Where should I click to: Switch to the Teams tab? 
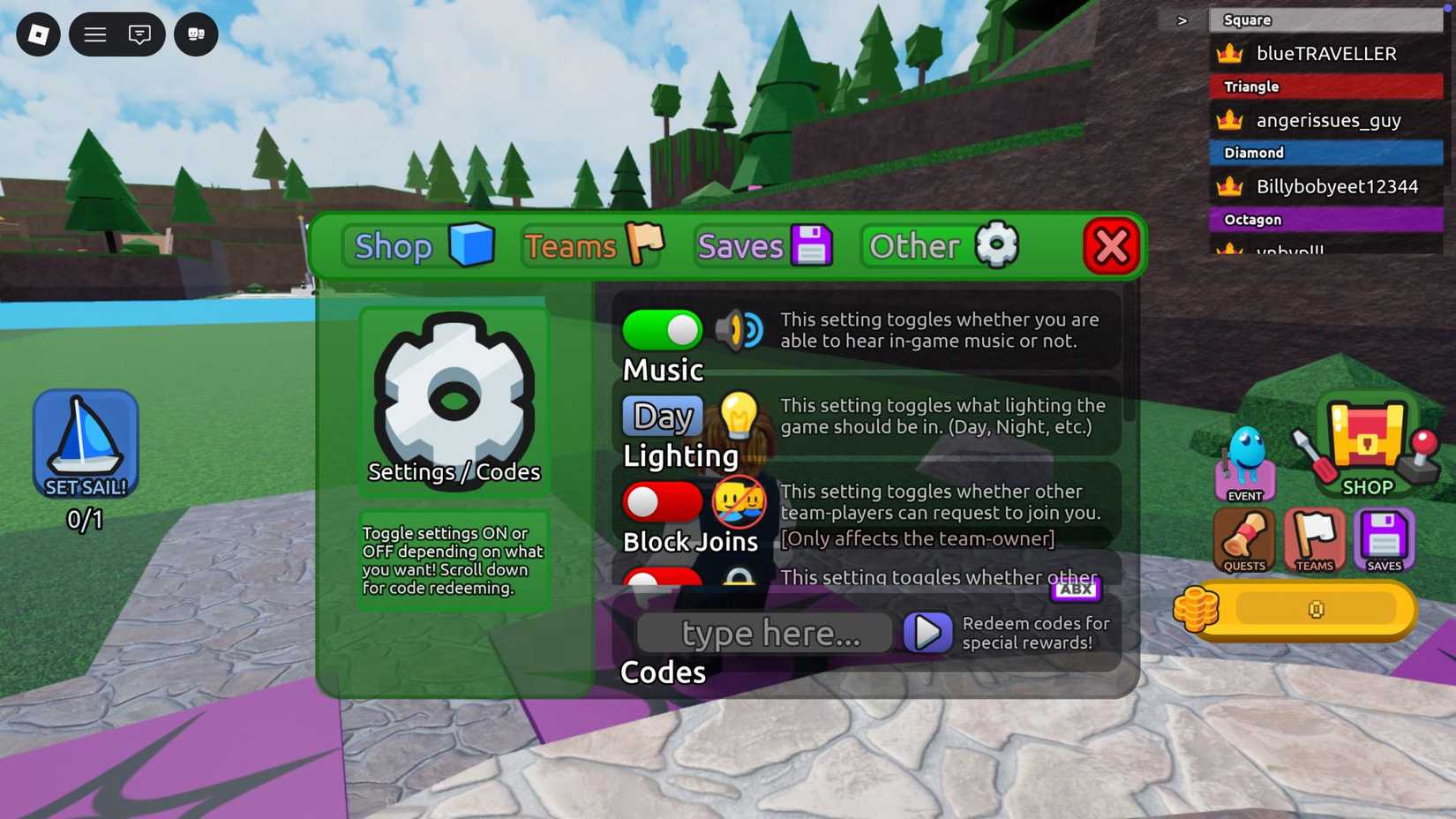pyautogui.click(x=589, y=246)
